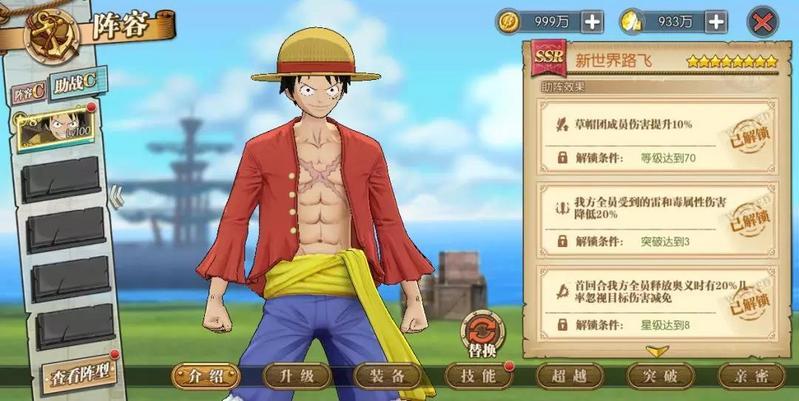
Task: Open the 介绍 (Intro) tab
Action: point(205,376)
